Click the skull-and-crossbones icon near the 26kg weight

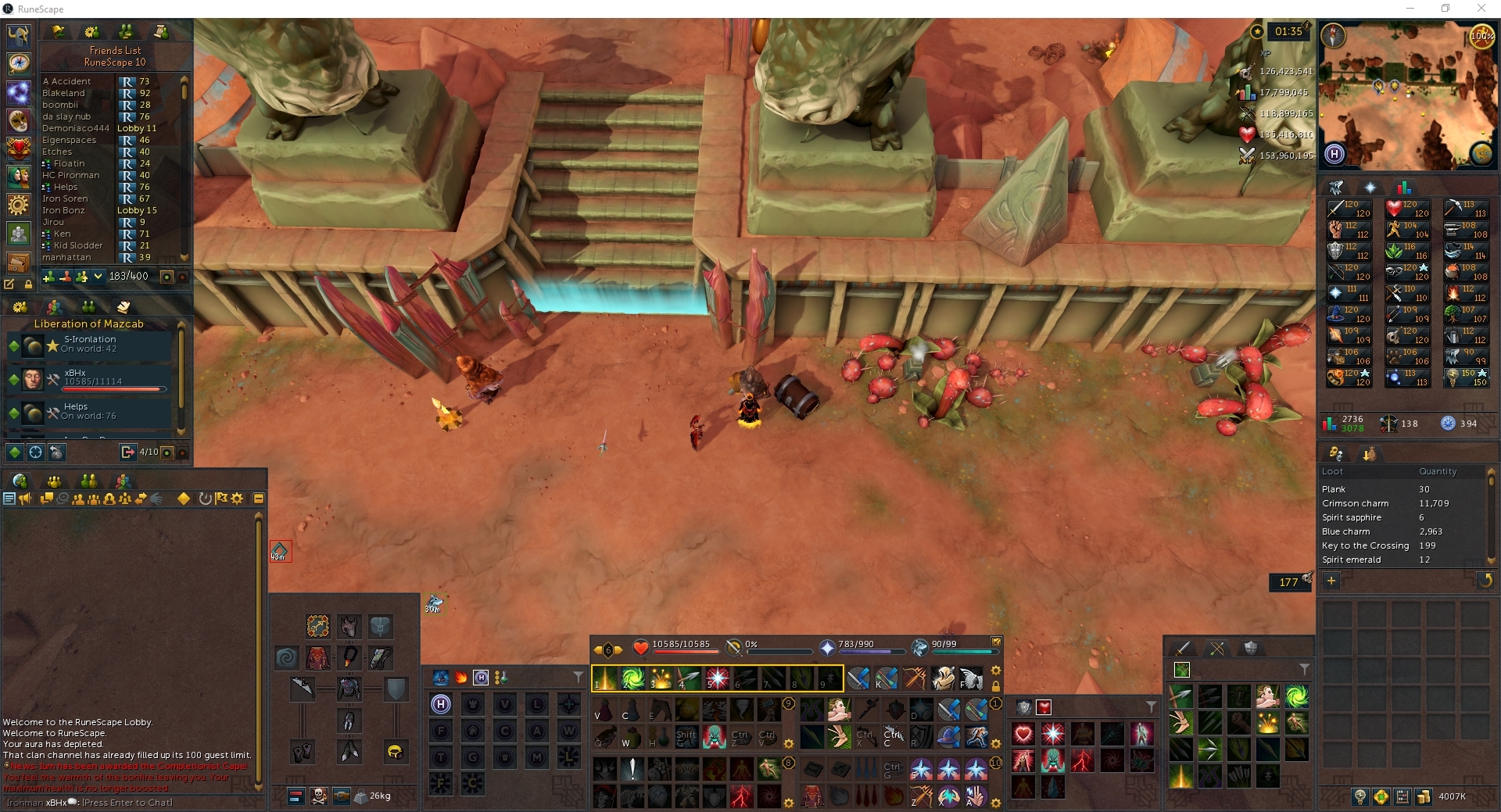(318, 796)
